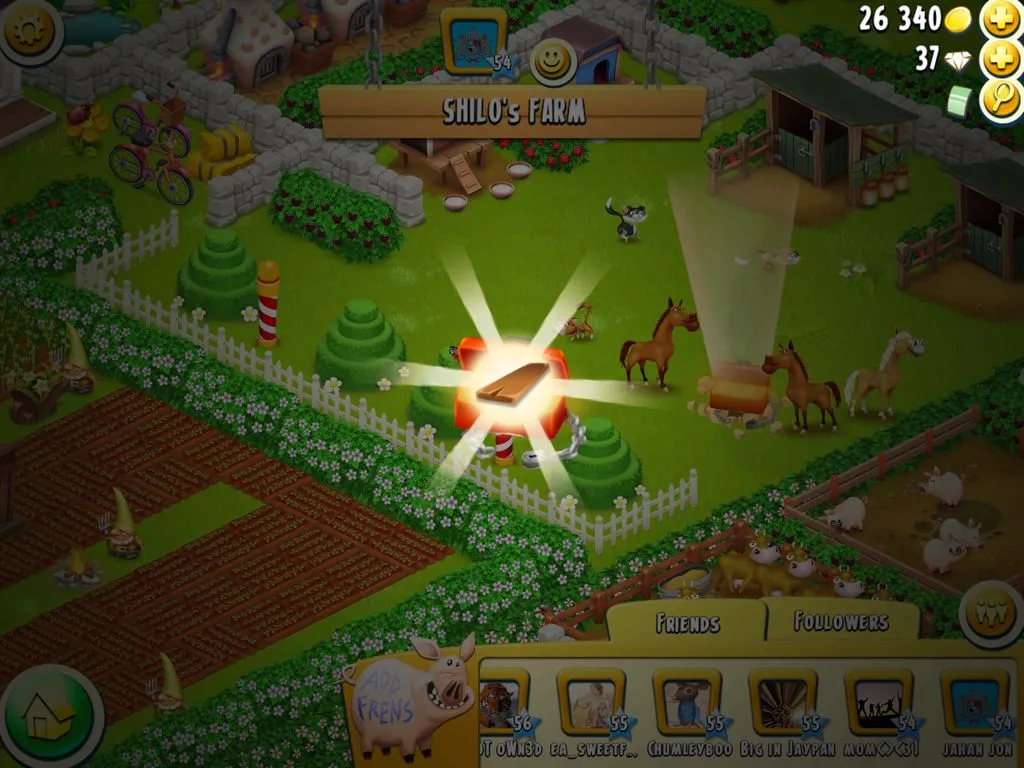
Task: Switch to the Friends tab
Action: (x=687, y=623)
